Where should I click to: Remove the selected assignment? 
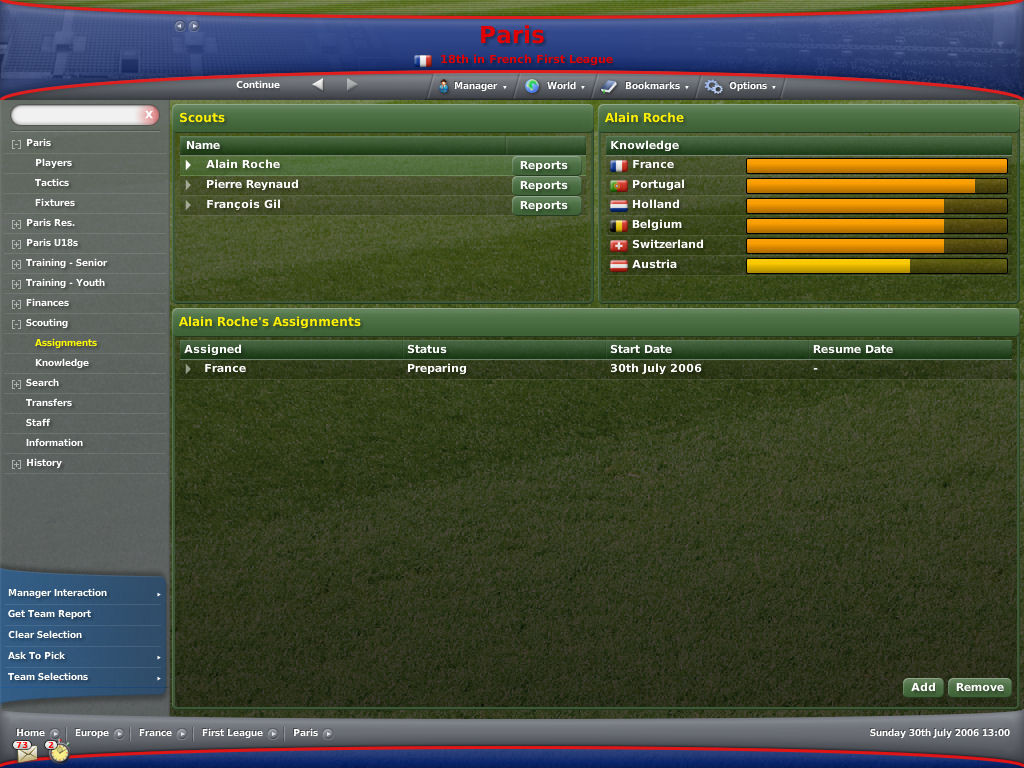click(979, 687)
